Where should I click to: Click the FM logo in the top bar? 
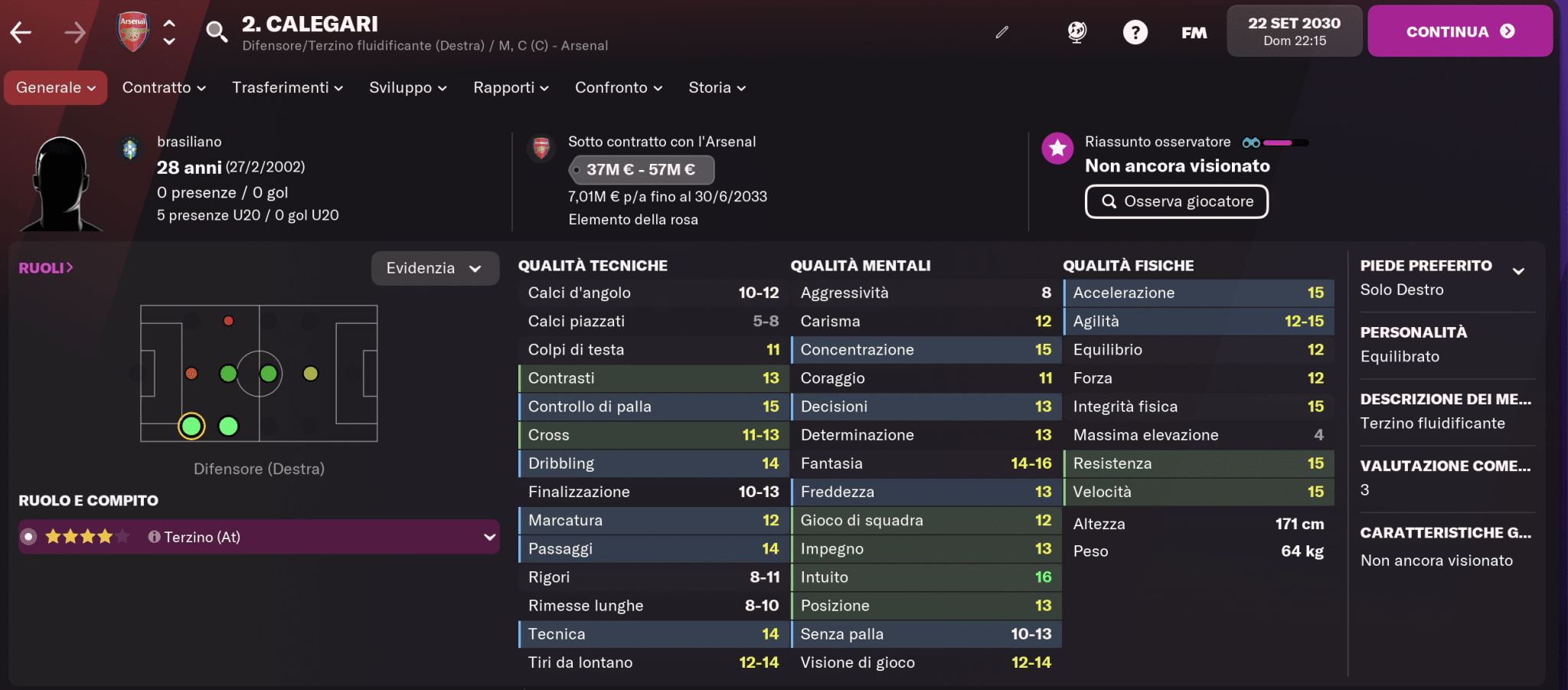coord(1194,32)
